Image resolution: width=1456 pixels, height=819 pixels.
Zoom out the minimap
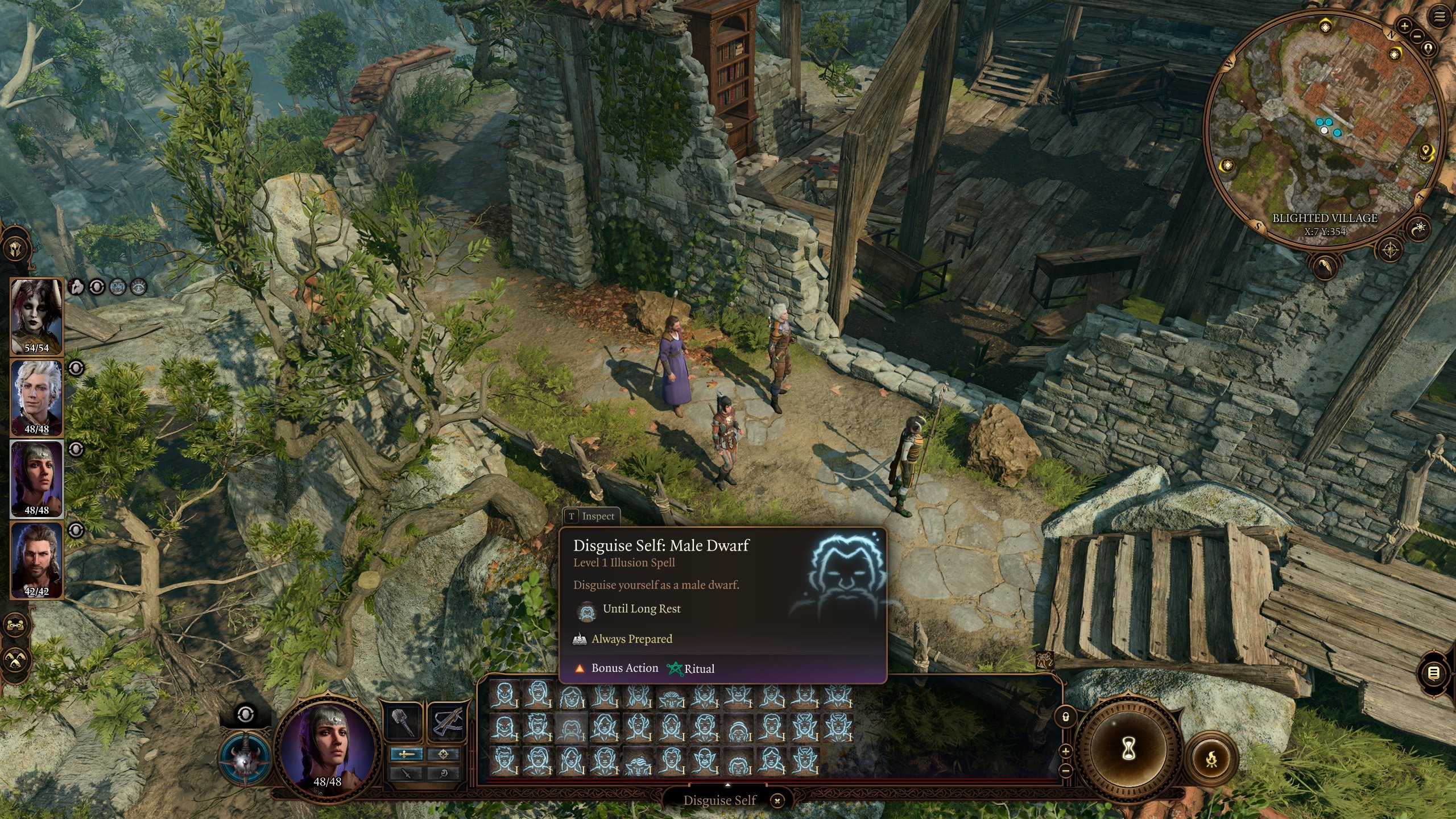tap(1417, 37)
